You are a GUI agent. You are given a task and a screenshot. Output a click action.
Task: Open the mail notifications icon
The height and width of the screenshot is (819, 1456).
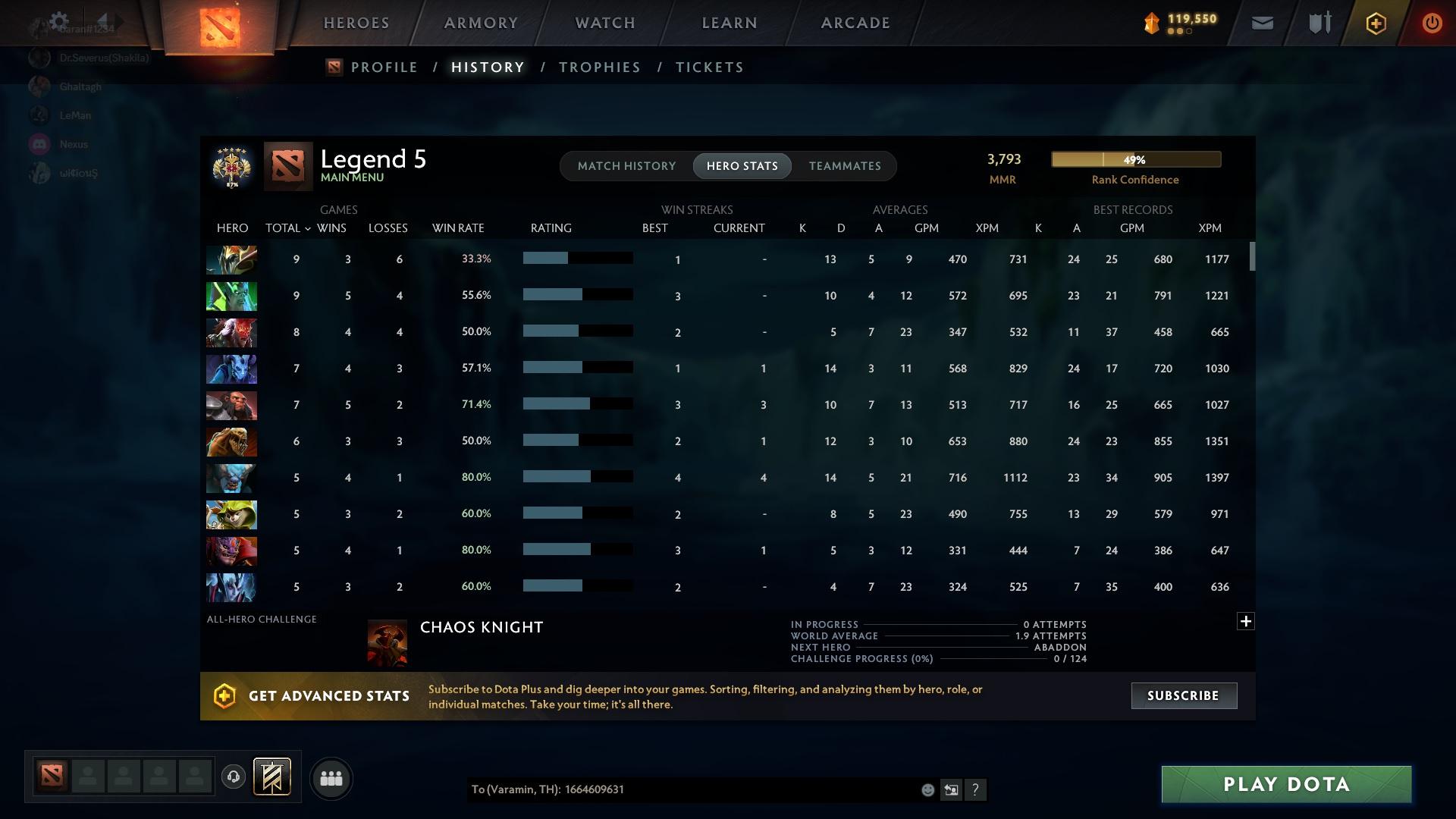1261,23
